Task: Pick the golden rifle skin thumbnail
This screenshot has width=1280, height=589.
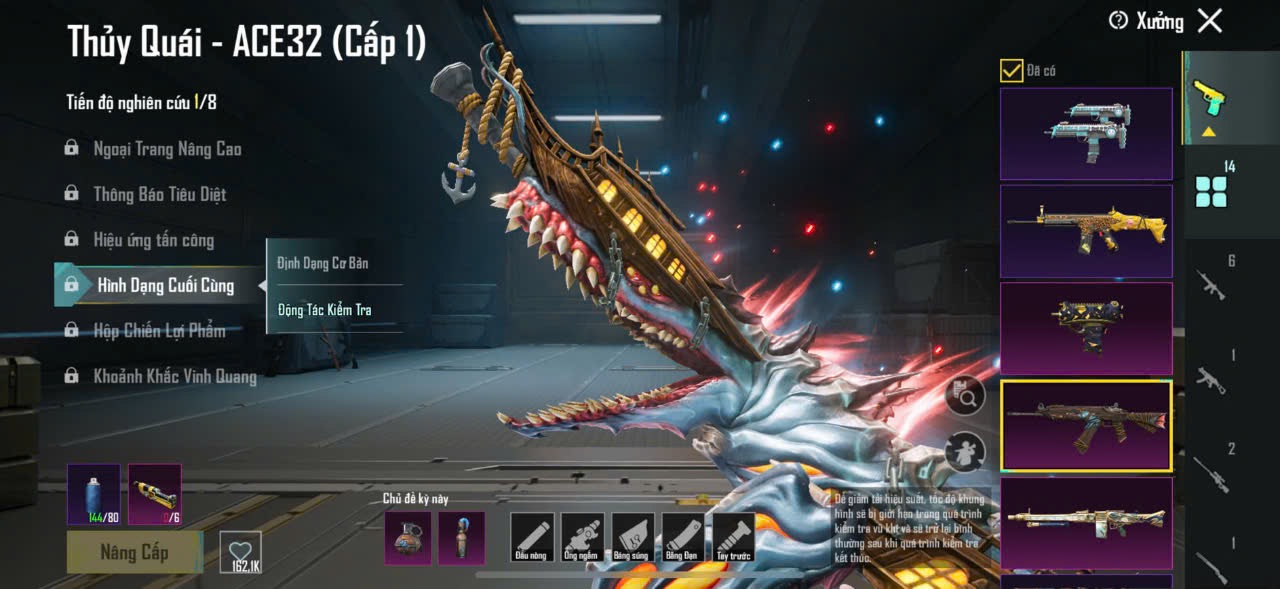Action: (1086, 231)
